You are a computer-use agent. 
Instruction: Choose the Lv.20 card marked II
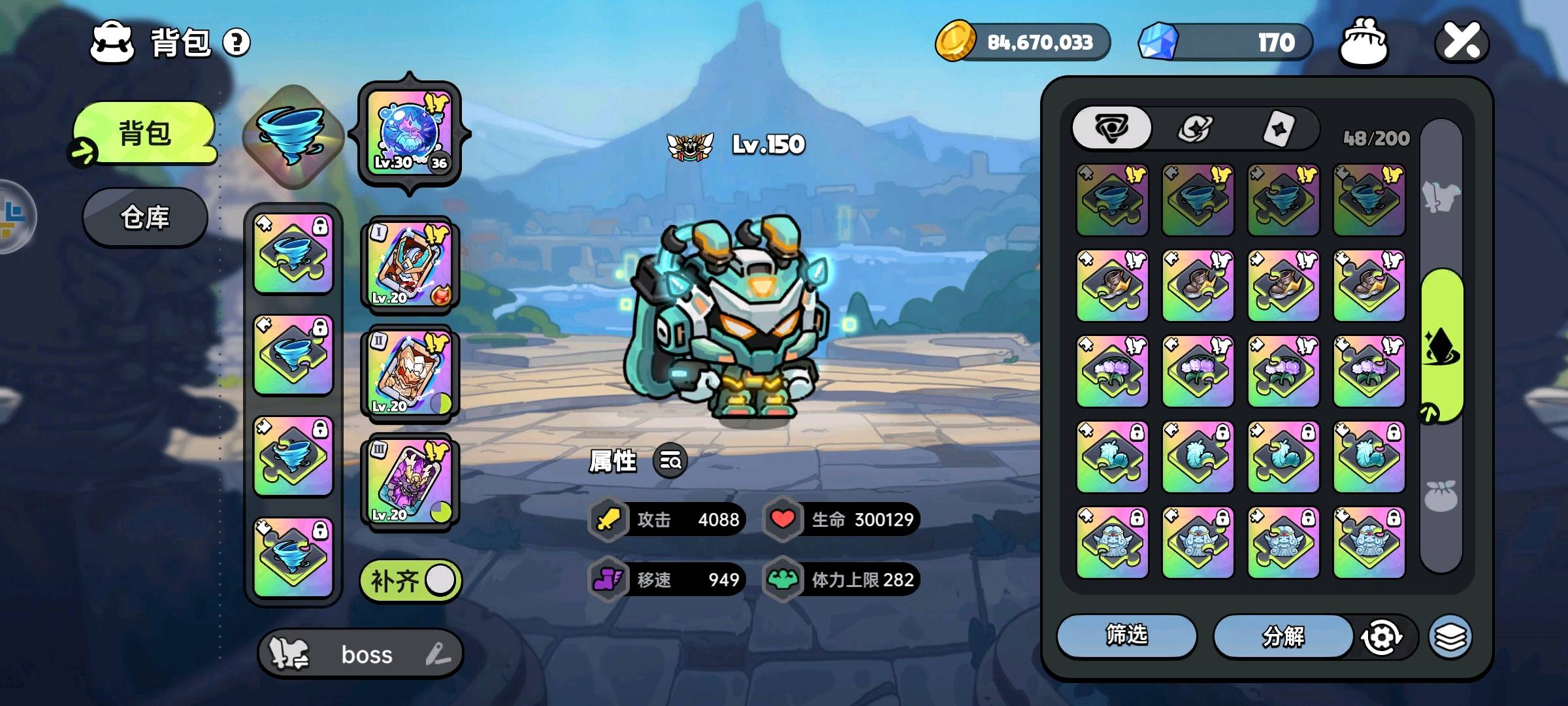click(410, 373)
